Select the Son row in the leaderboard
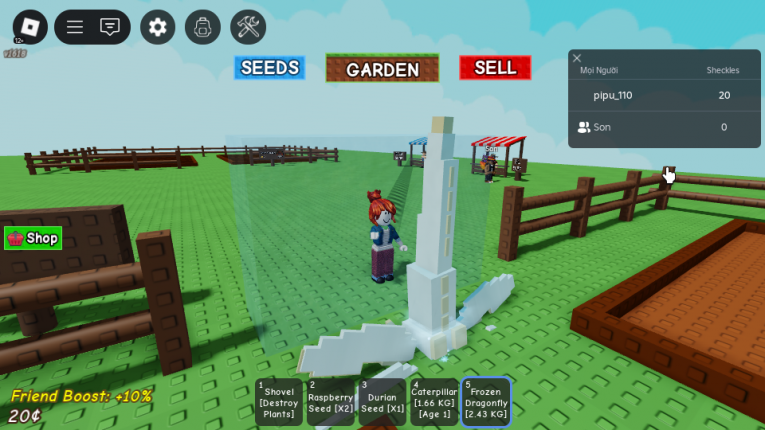Image resolution: width=765 pixels, height=430 pixels. tap(602, 127)
